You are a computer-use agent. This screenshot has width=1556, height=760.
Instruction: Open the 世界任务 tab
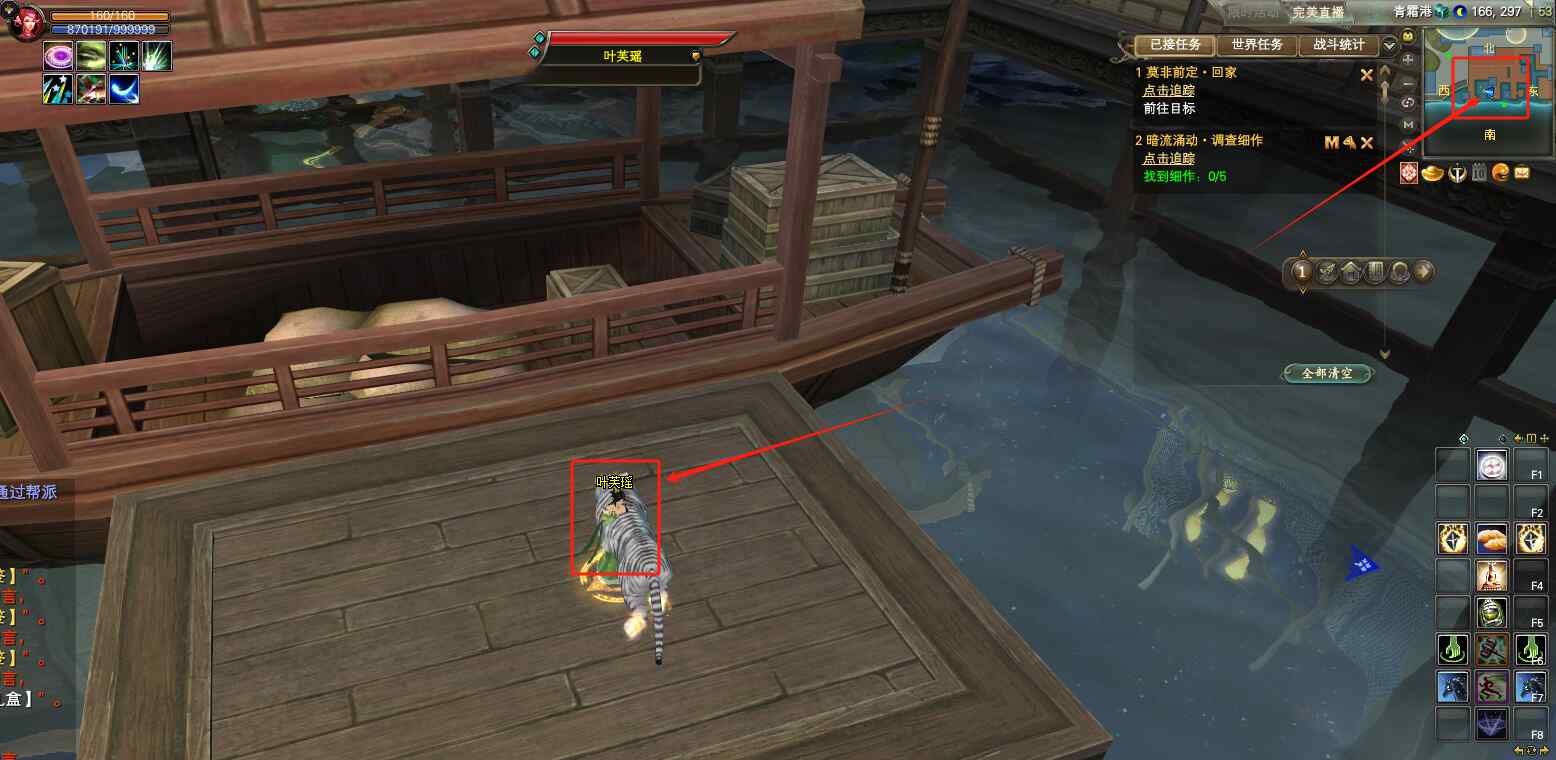click(x=1256, y=45)
